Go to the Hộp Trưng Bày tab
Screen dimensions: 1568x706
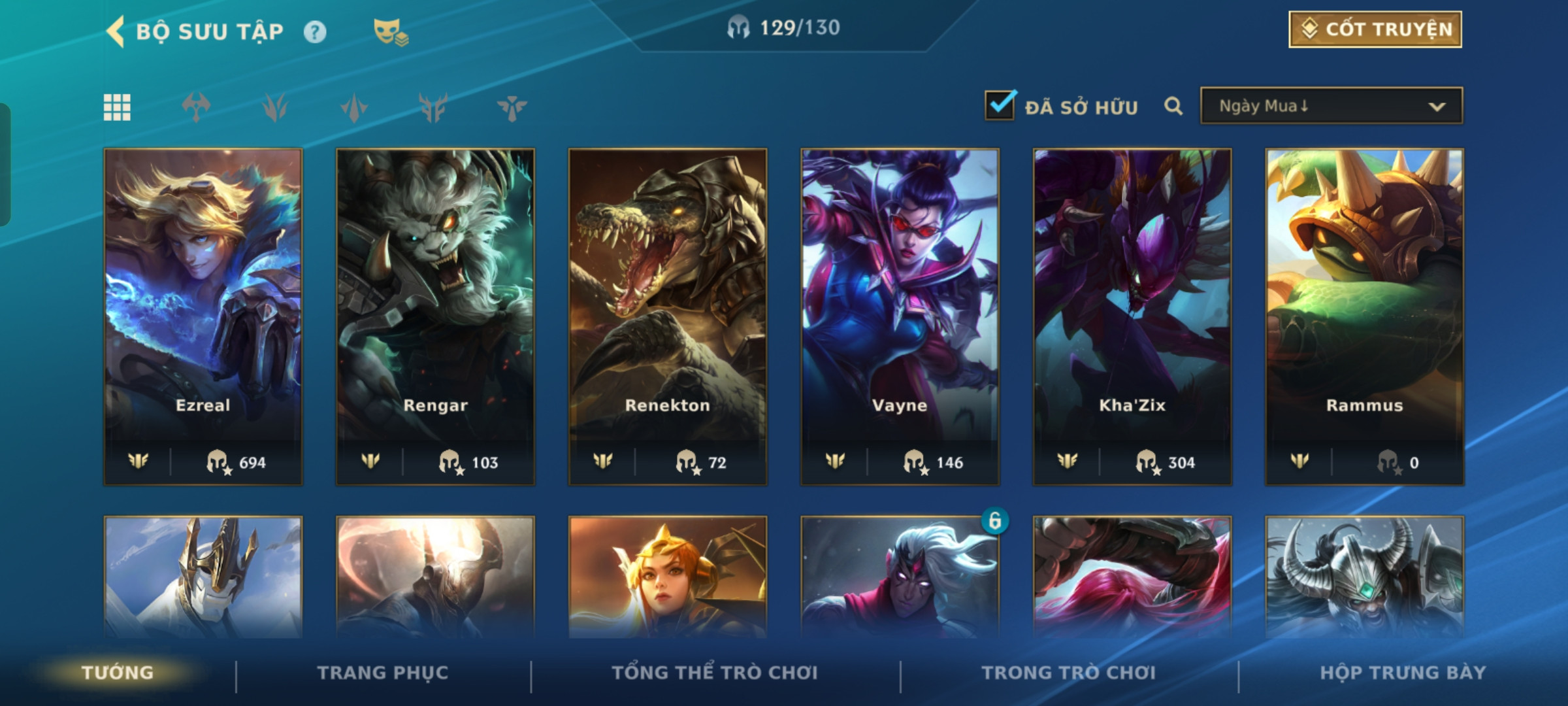pos(1403,673)
